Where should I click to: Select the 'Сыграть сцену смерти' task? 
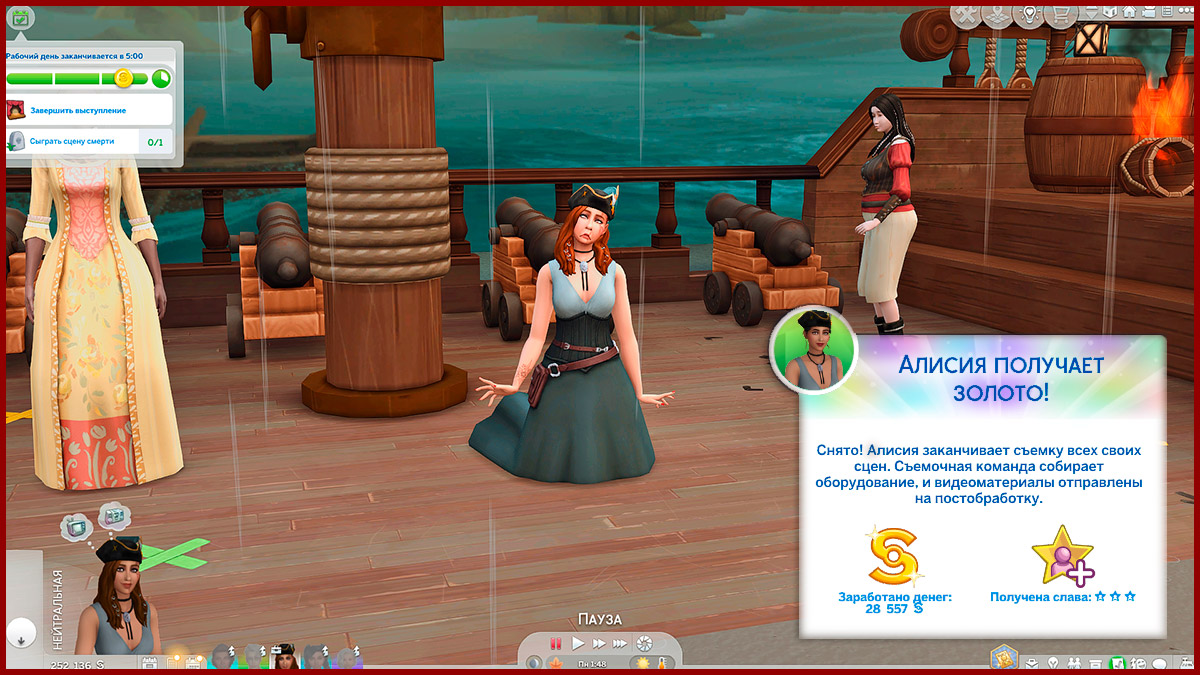(x=72, y=142)
